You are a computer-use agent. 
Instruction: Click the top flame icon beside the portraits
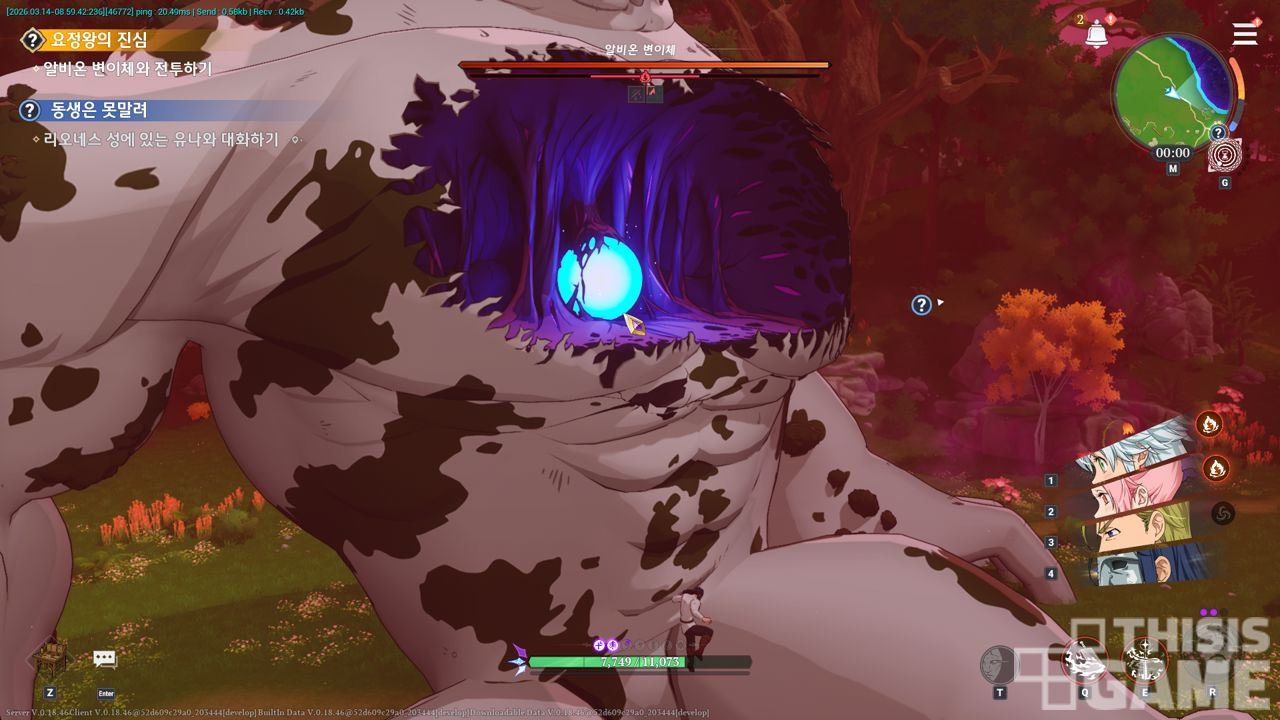point(1209,425)
